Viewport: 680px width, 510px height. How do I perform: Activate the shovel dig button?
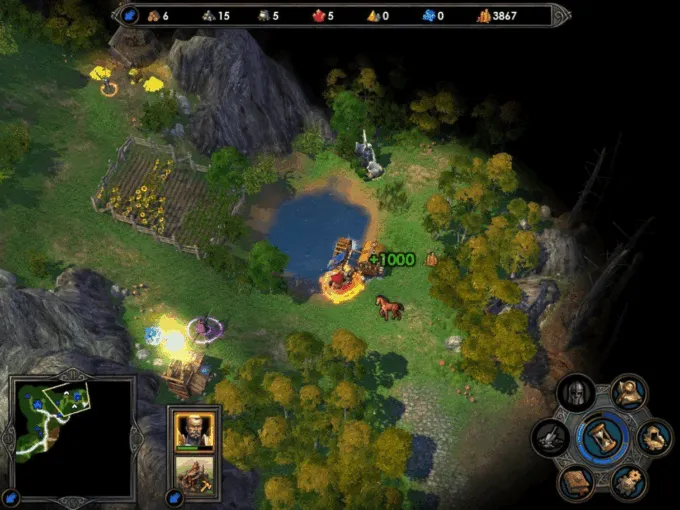551,437
